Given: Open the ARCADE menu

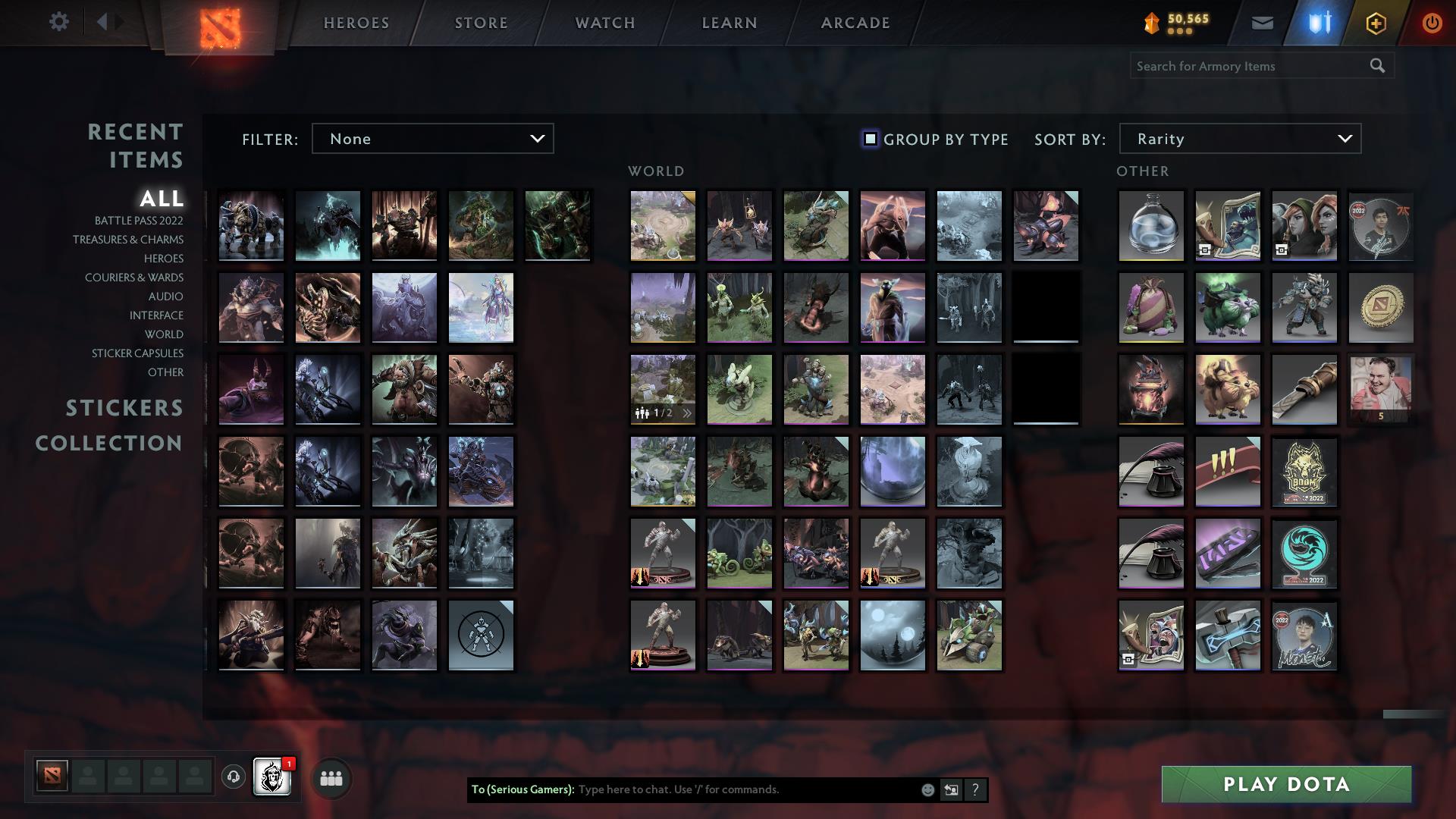Looking at the screenshot, I should (855, 22).
